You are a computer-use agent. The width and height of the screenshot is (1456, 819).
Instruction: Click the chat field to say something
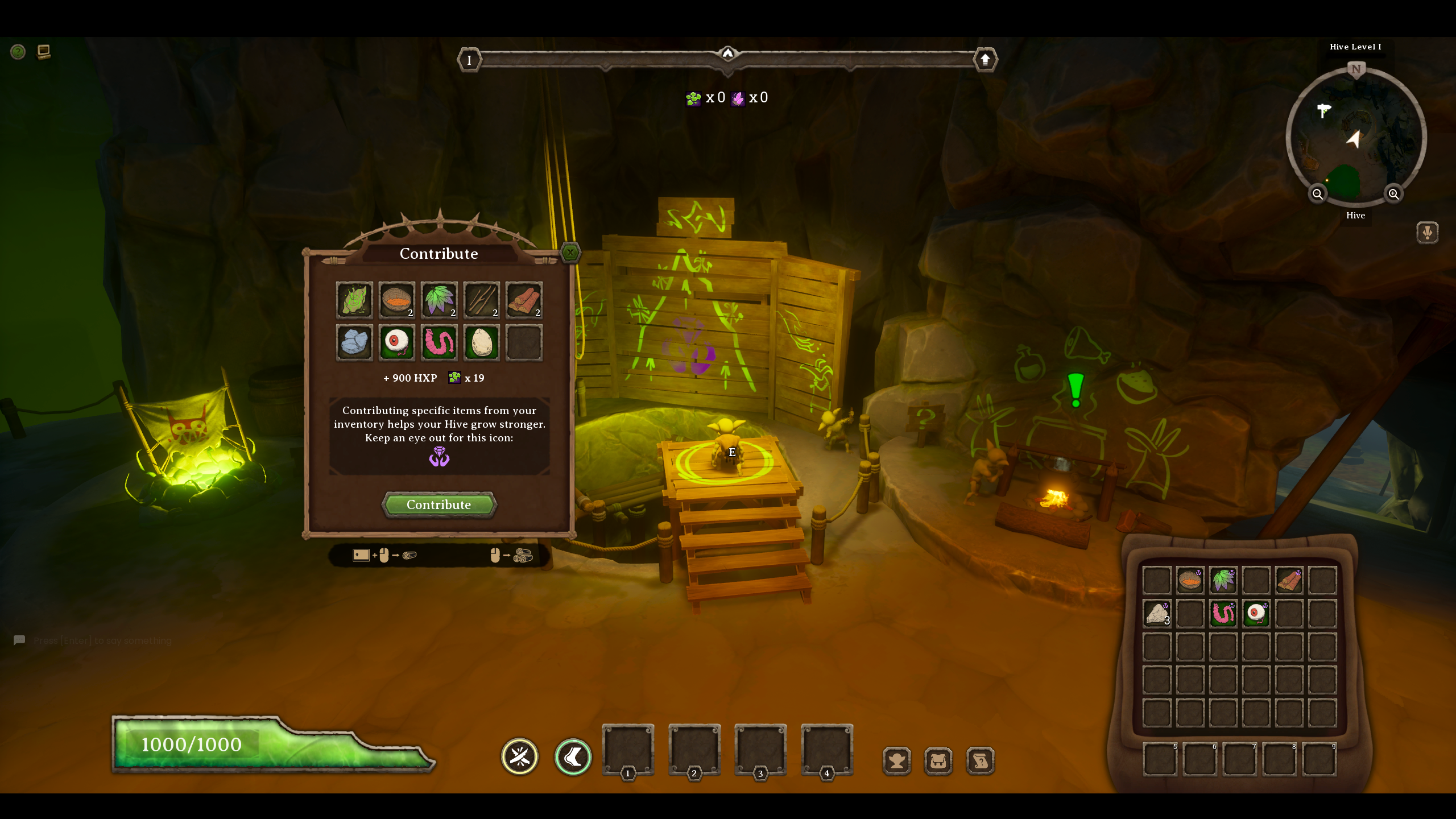pos(102,640)
